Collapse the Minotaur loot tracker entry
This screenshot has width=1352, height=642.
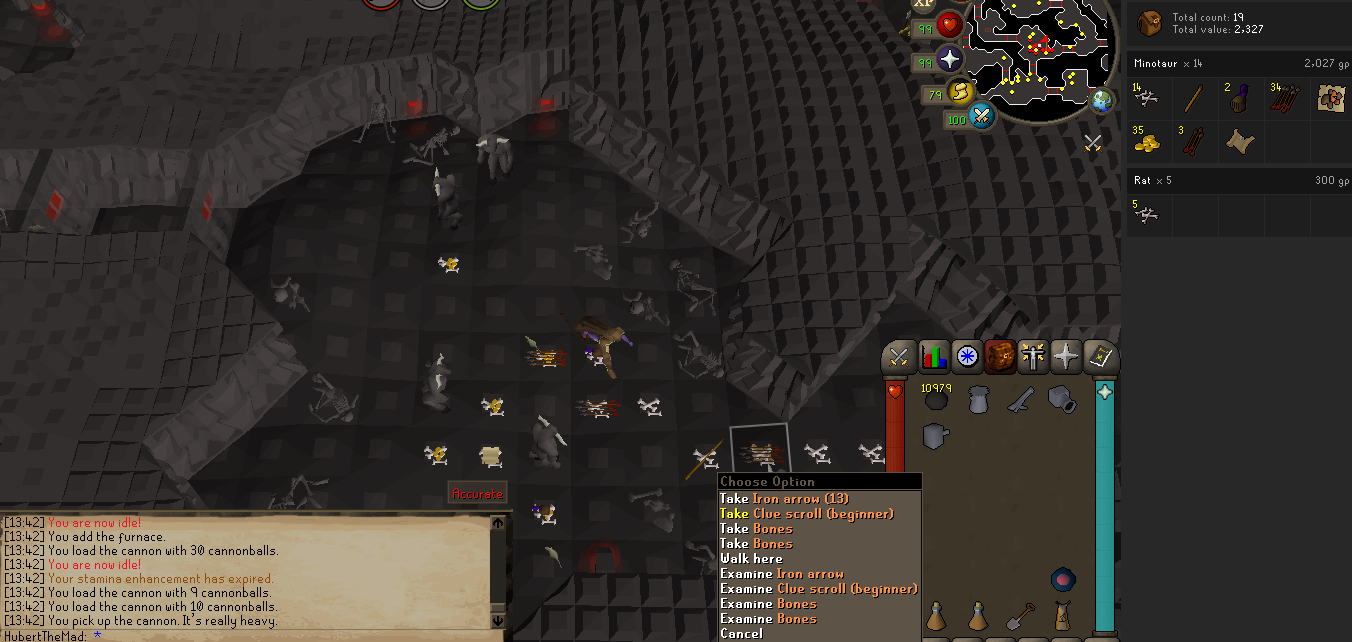pyautogui.click(x=1238, y=63)
